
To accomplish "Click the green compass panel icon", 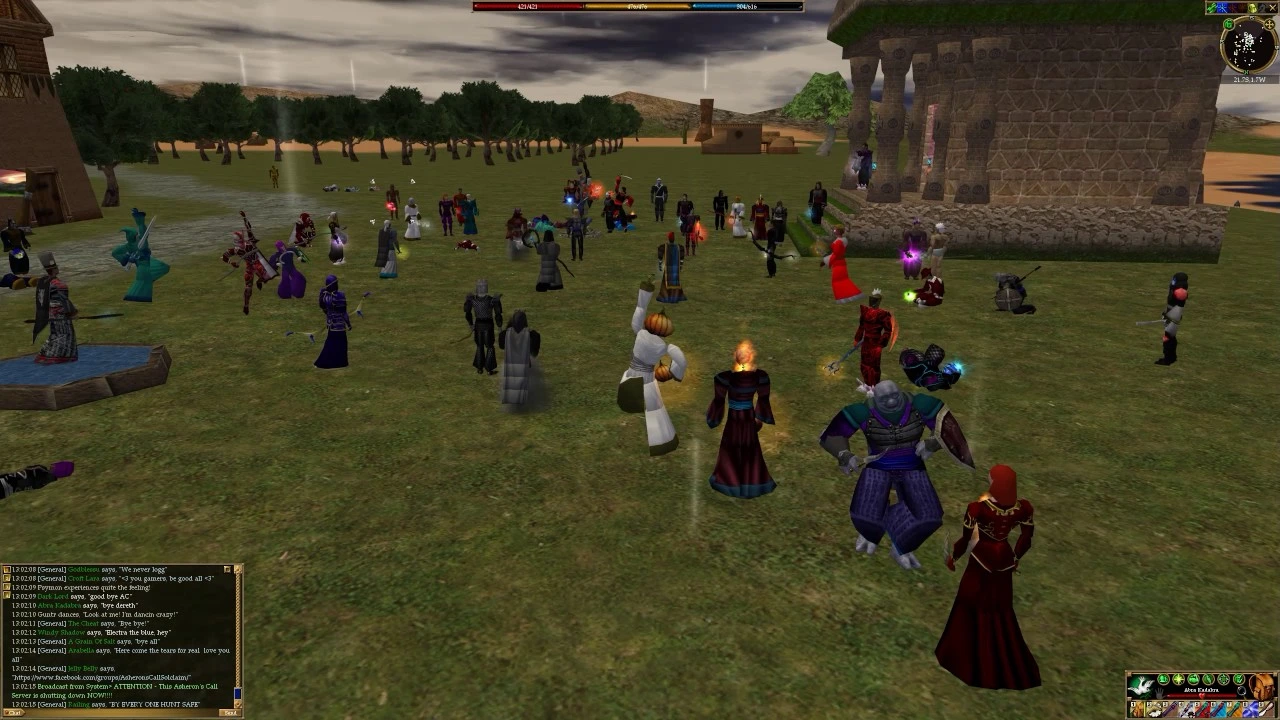I will tap(1224, 679).
